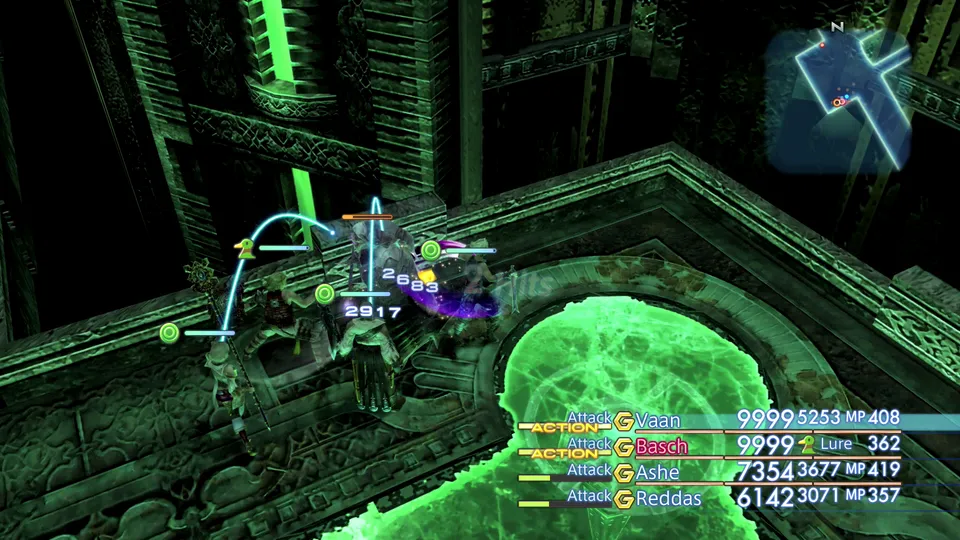The width and height of the screenshot is (960, 540).
Task: Choose Basch's party row
Action: (x=661, y=446)
